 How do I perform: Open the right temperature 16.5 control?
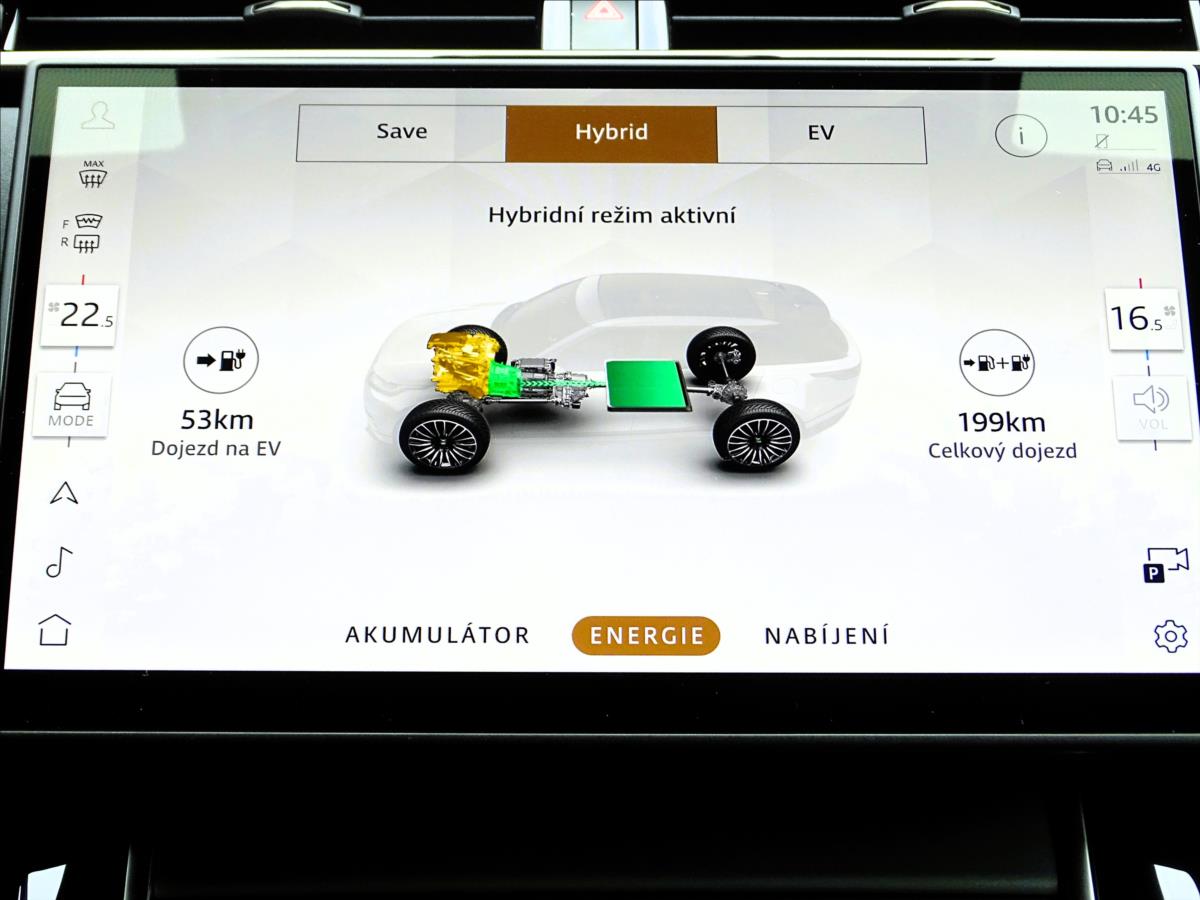1143,319
